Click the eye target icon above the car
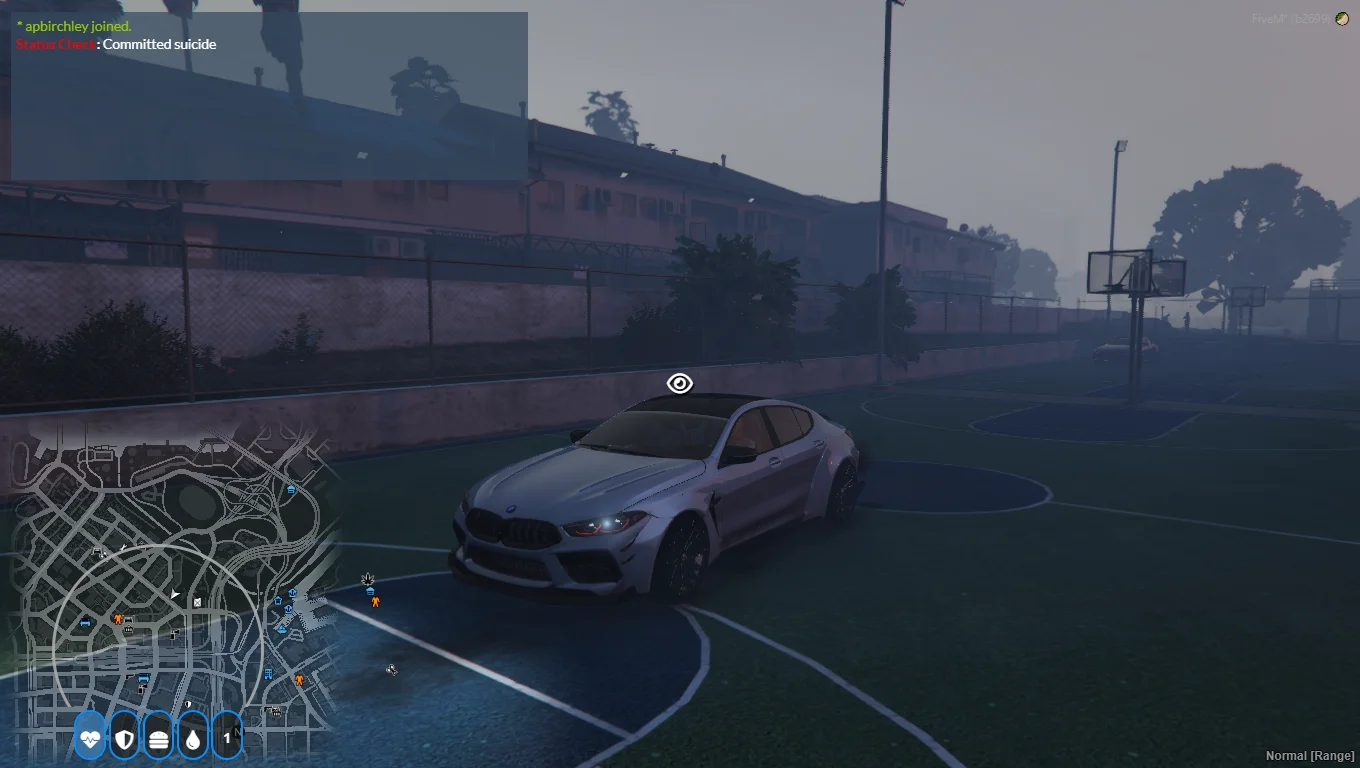This screenshot has width=1360, height=768. pos(680,384)
